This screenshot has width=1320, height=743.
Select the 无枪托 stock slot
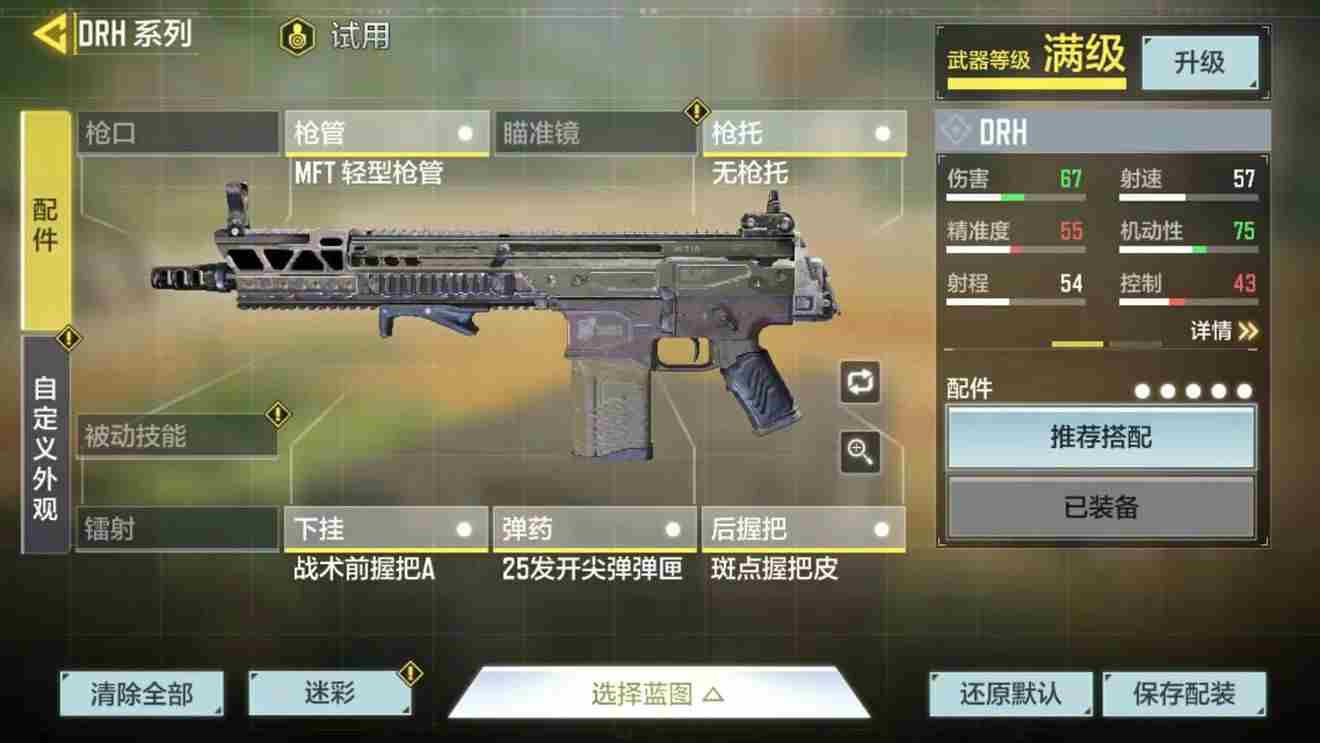pos(804,132)
